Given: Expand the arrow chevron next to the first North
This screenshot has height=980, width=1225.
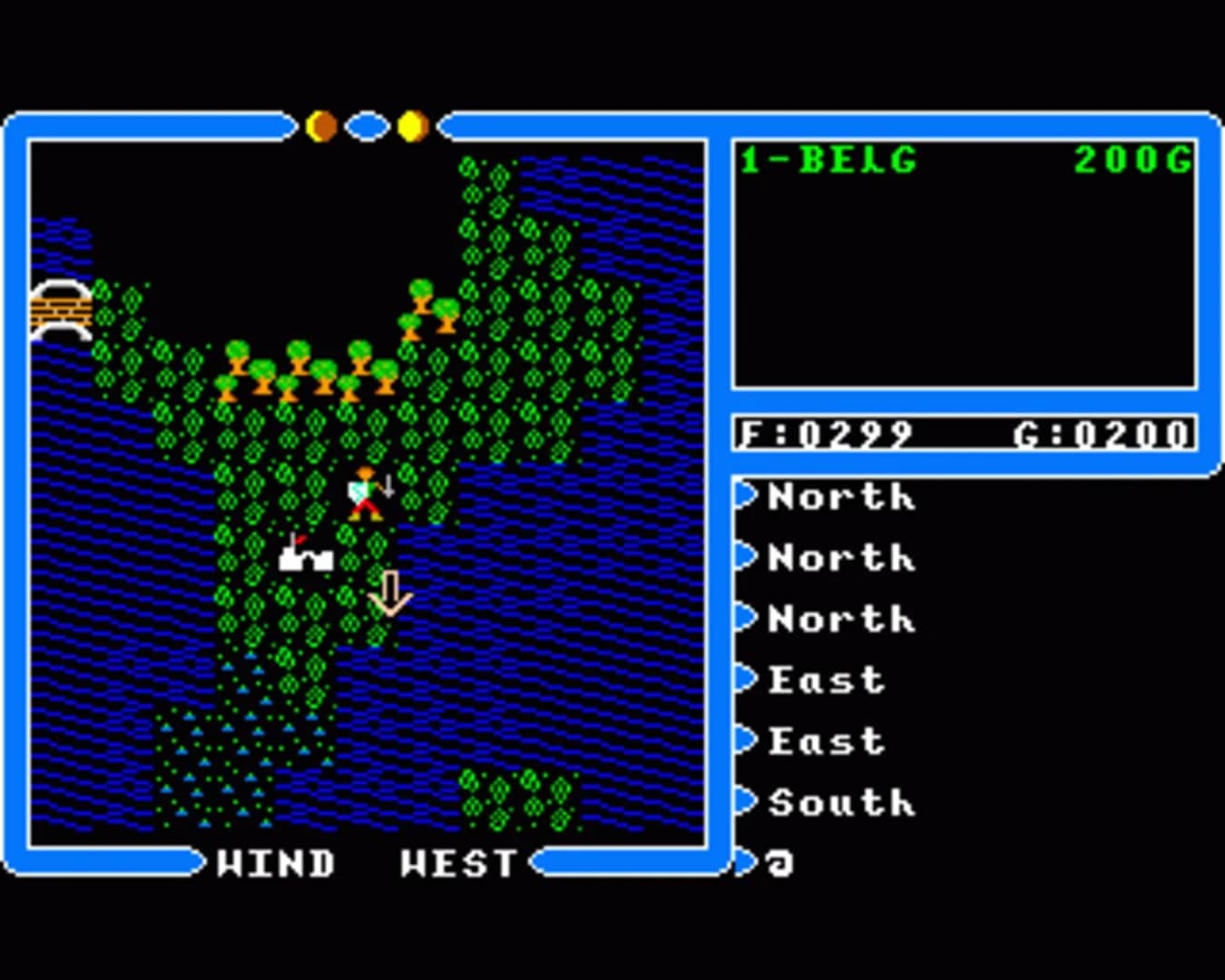Looking at the screenshot, I should point(747,497).
